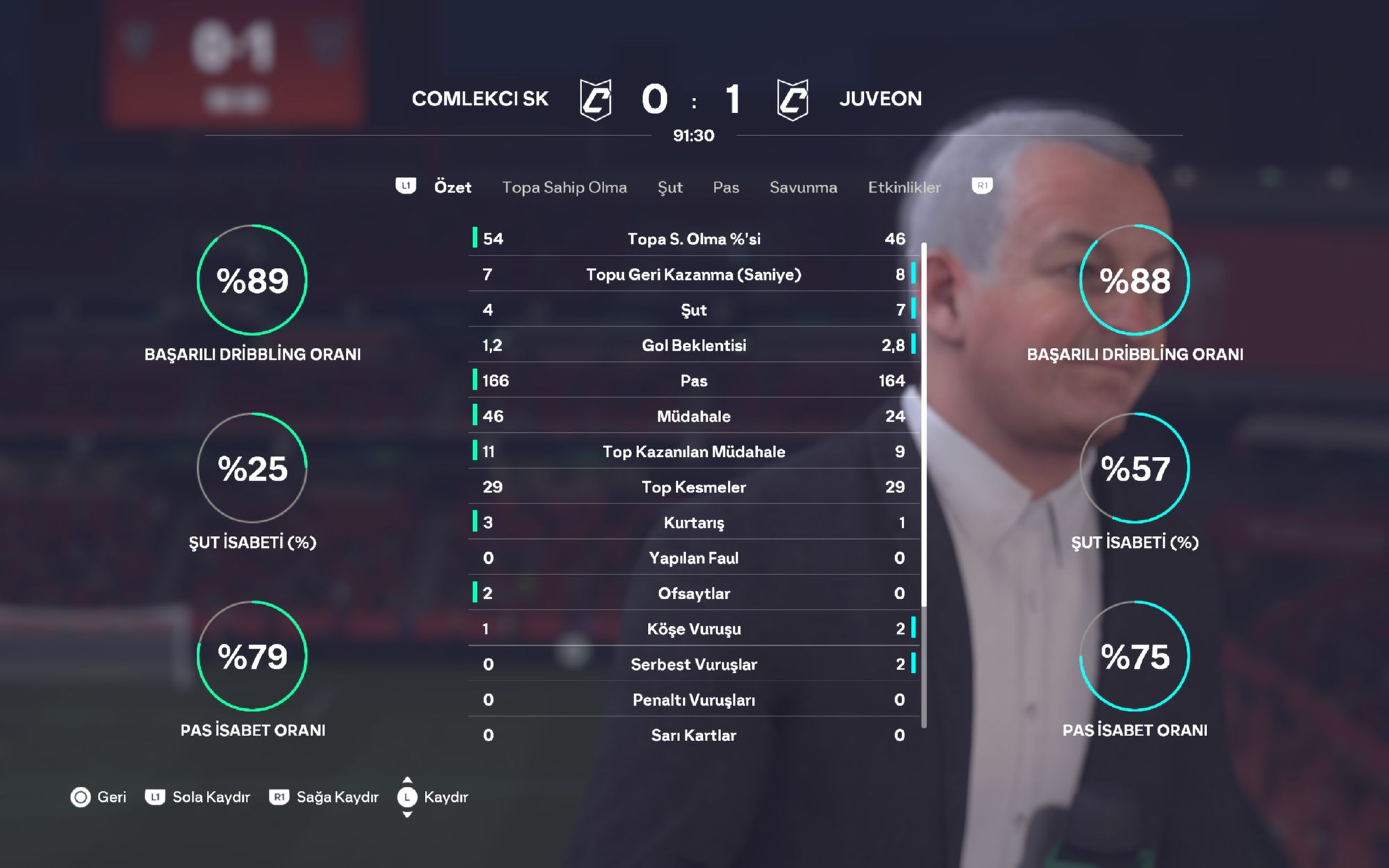Click the Müdahale stat row
Screen dimensions: 1389x868
[x=694, y=416]
